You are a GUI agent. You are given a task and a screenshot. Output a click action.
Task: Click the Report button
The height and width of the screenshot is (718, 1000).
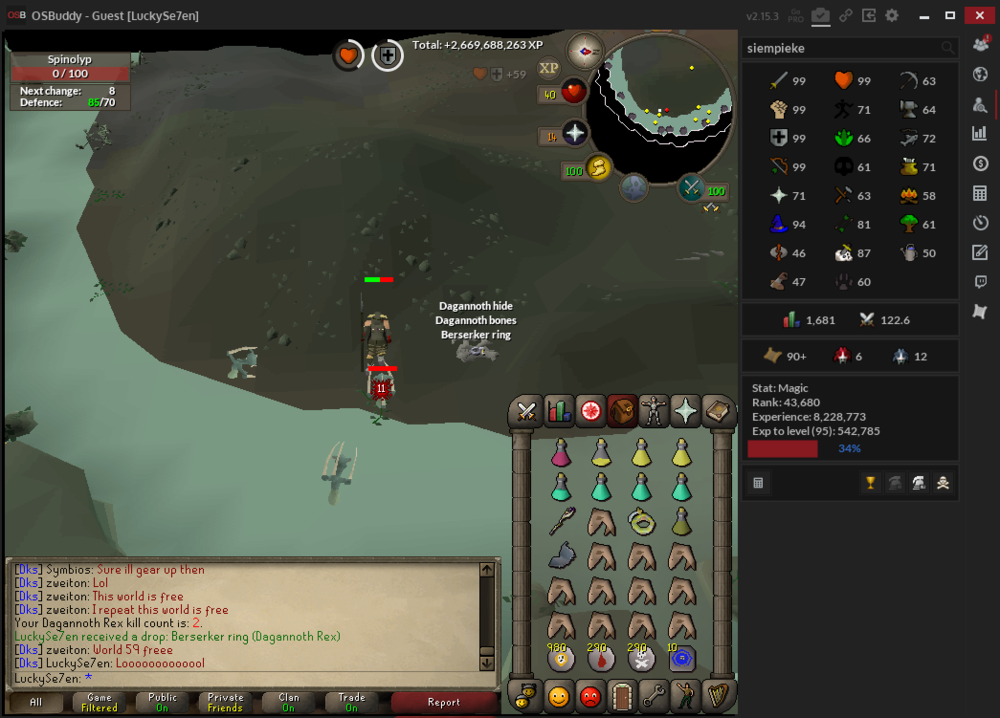click(443, 702)
